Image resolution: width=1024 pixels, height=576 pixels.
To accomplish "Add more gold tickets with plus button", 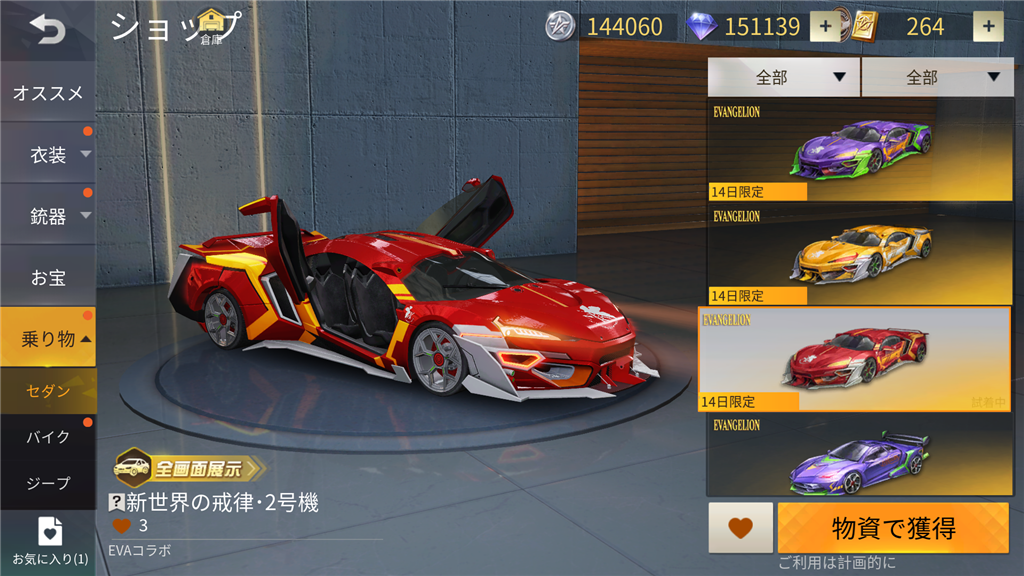I will pos(988,27).
